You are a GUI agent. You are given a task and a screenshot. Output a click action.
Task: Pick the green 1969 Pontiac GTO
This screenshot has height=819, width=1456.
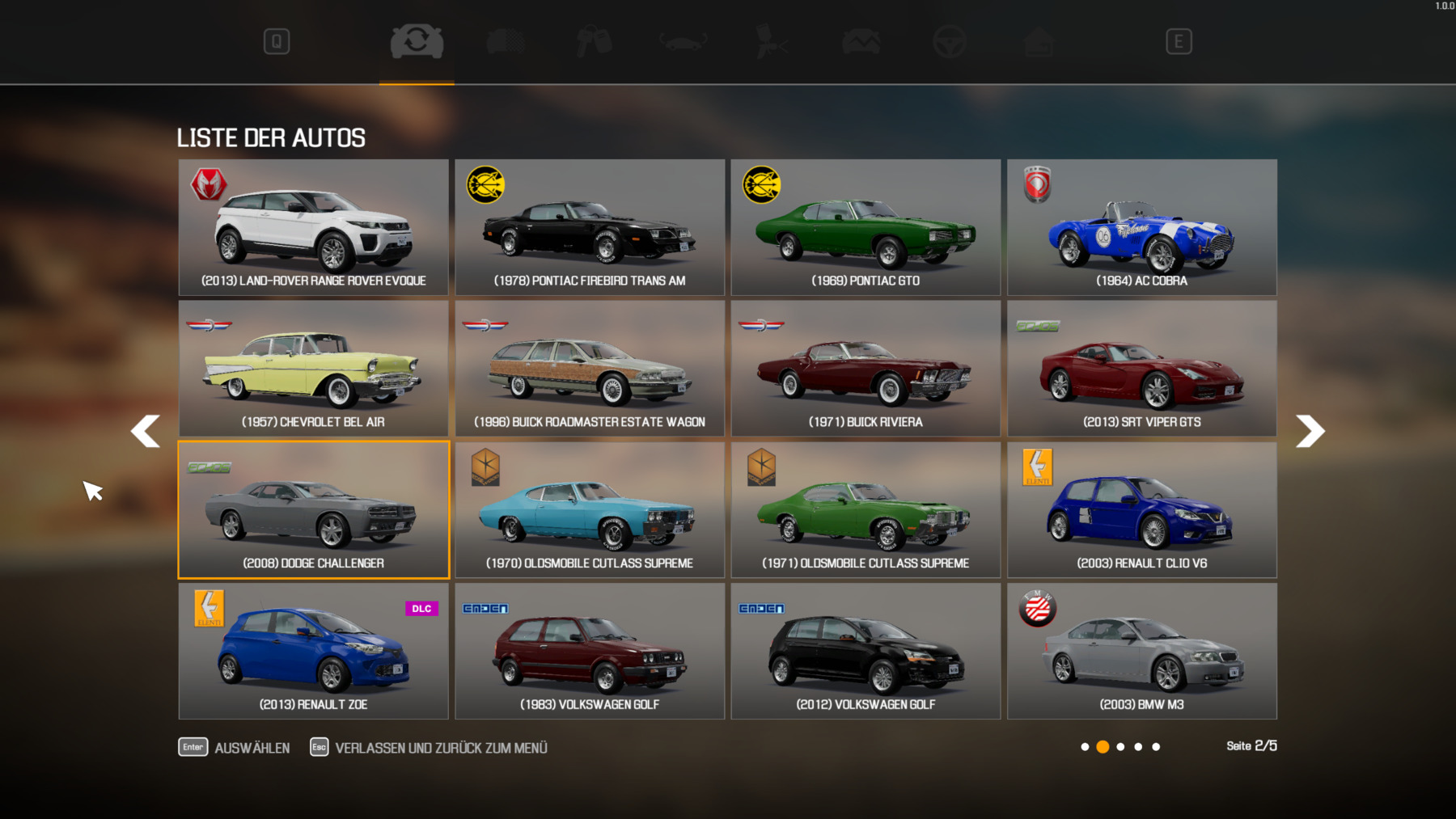866,227
